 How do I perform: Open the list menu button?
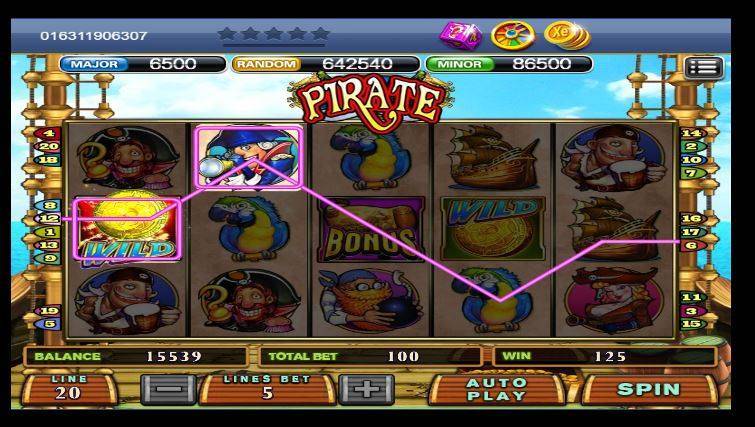(x=703, y=68)
